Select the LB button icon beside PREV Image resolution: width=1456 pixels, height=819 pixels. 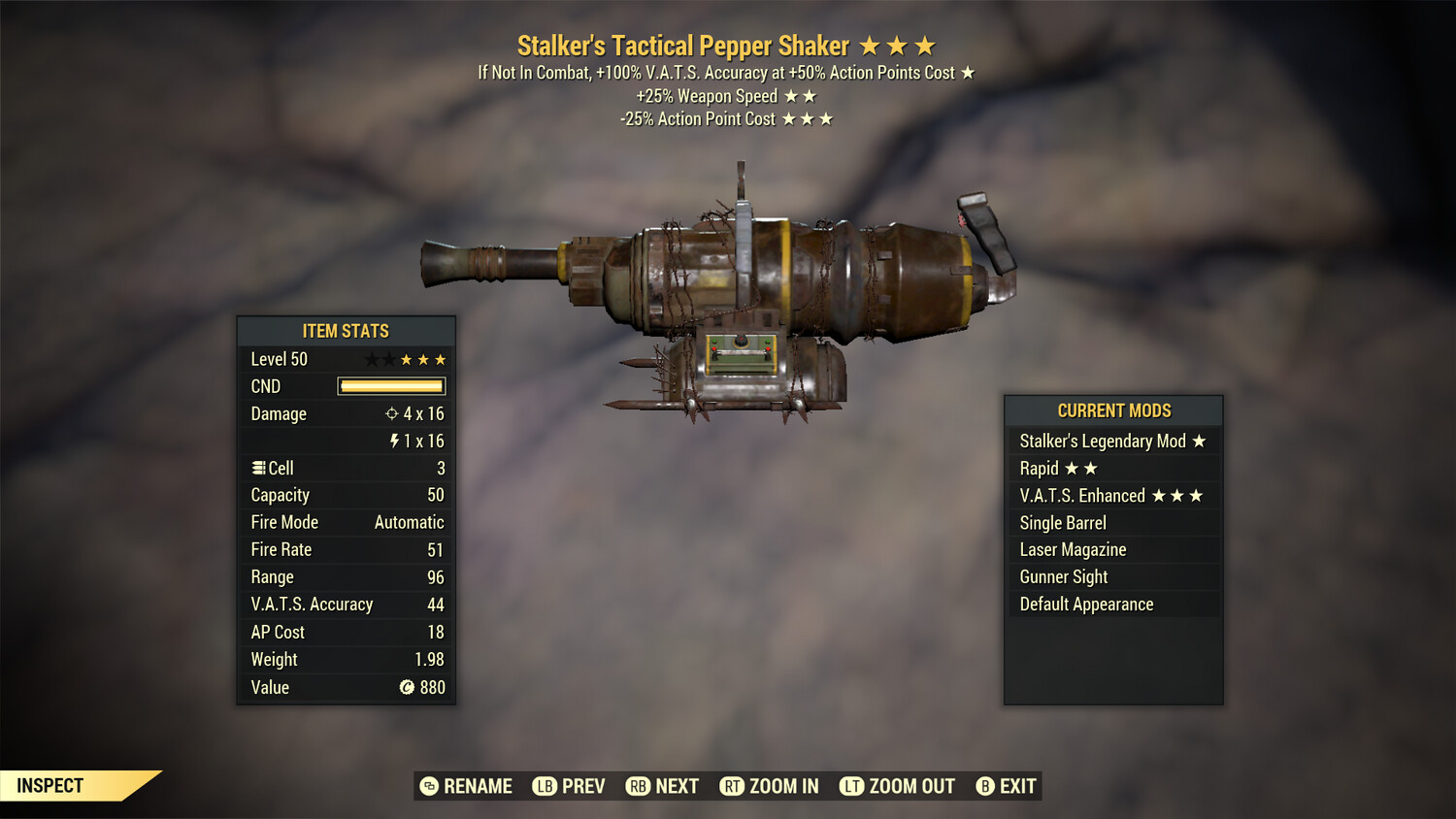[545, 786]
